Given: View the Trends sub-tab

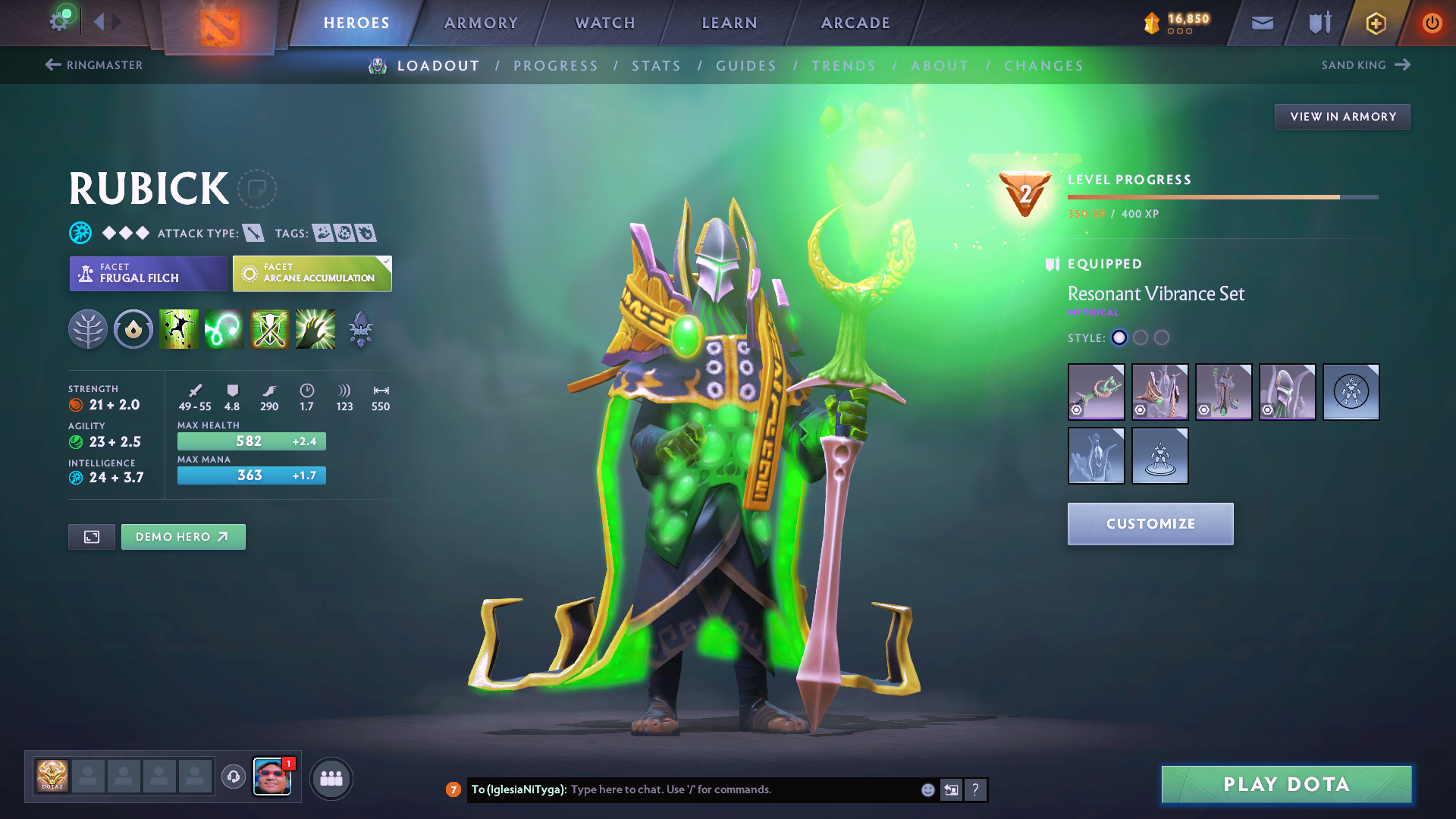Looking at the screenshot, I should click(843, 66).
